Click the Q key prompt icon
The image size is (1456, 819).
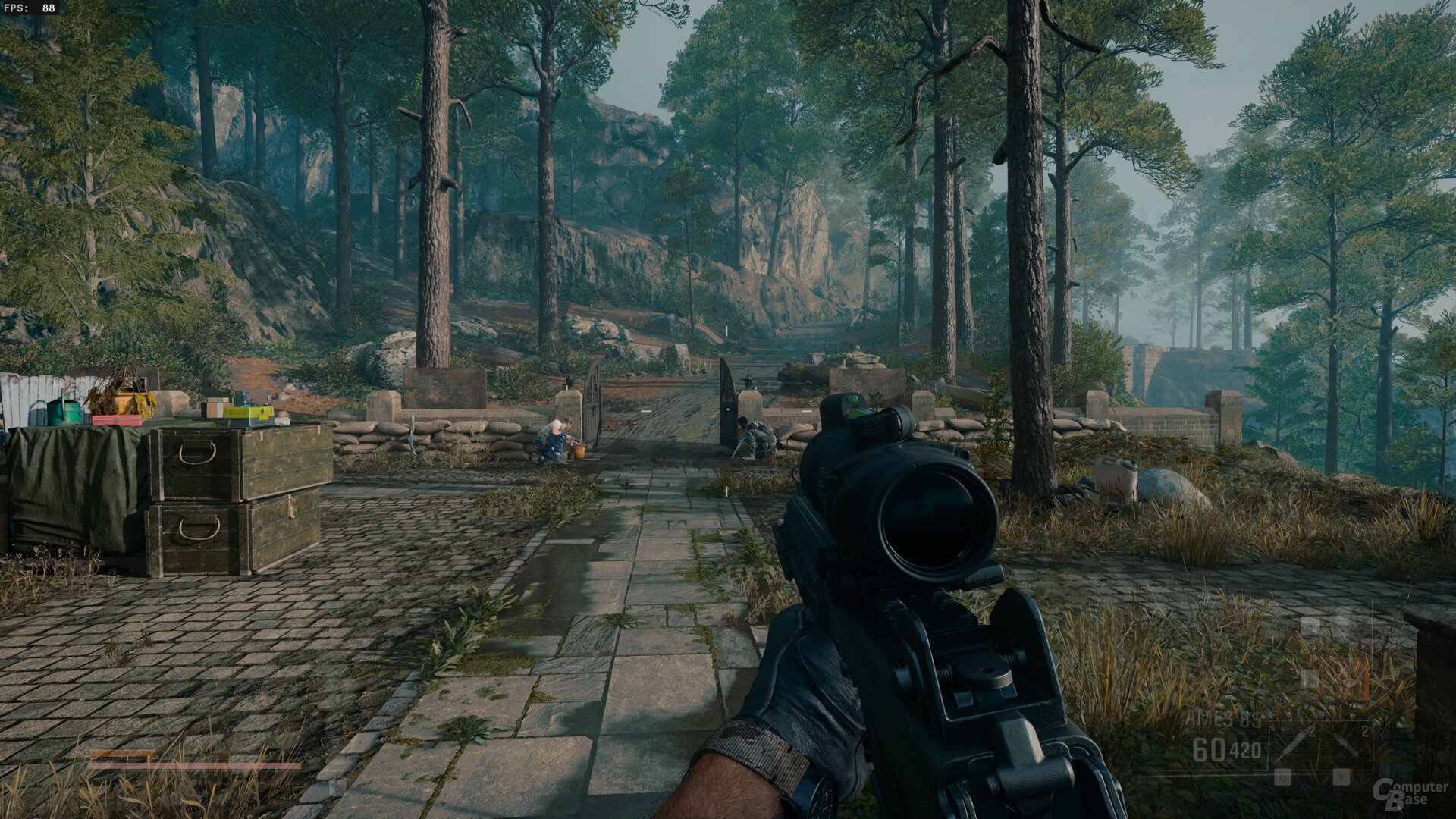click(1282, 777)
